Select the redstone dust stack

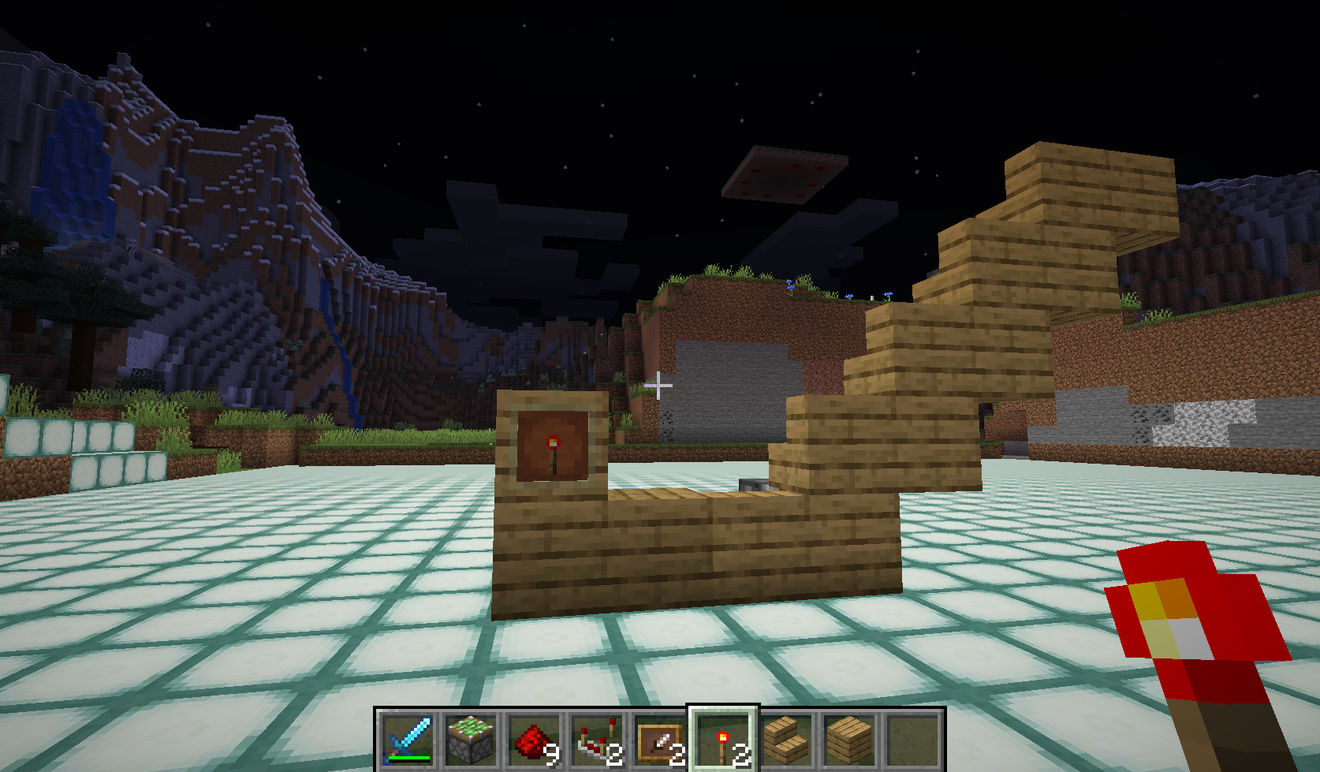point(532,740)
